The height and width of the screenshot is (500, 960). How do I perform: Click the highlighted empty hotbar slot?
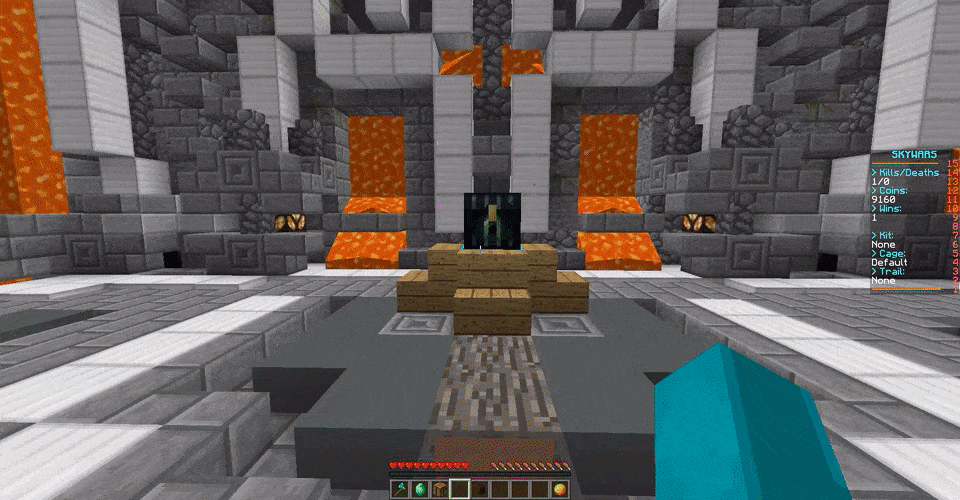(x=459, y=488)
